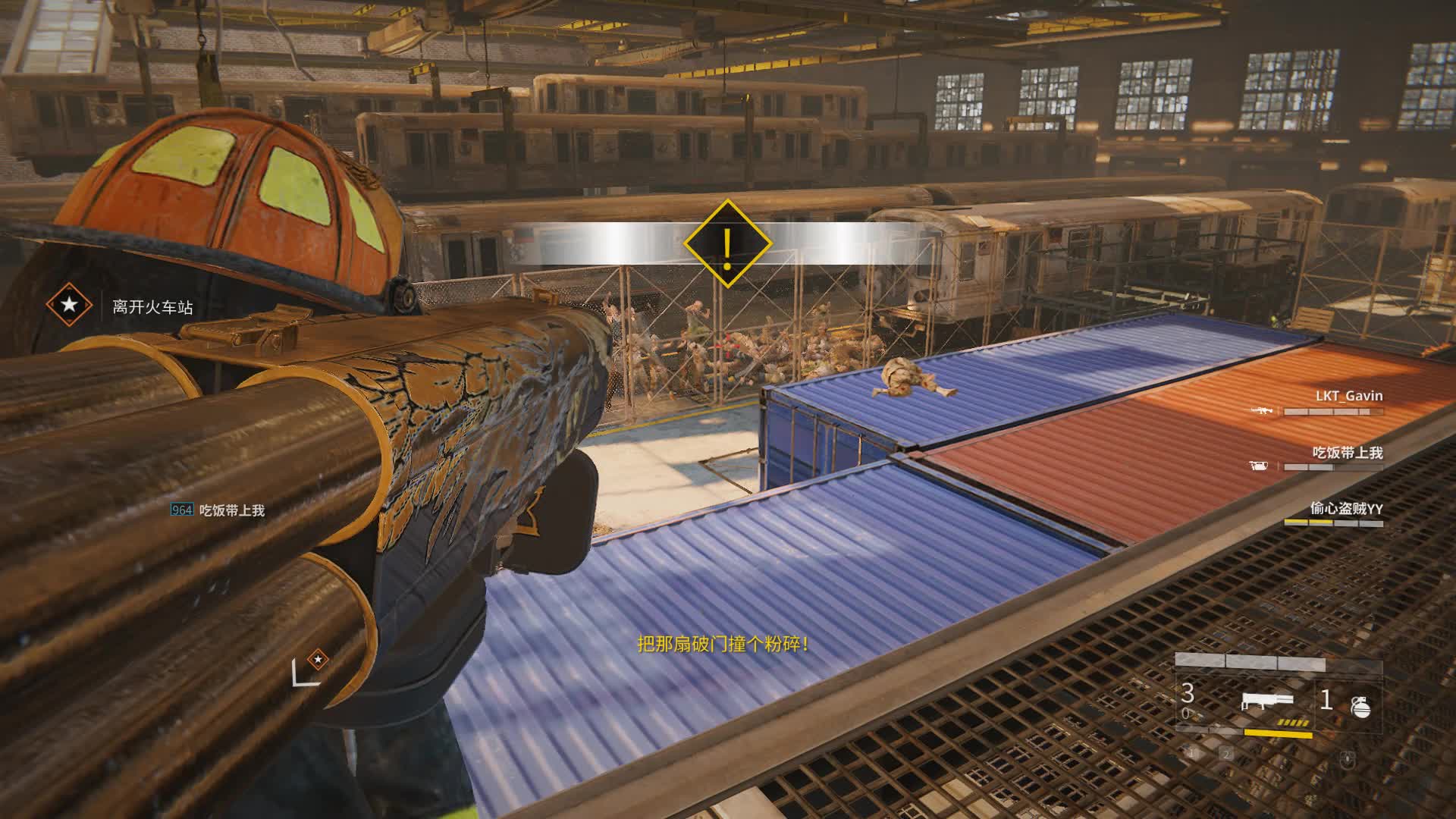
Task: Select teammate LKT_Gavin in squad list
Action: [x=1348, y=396]
